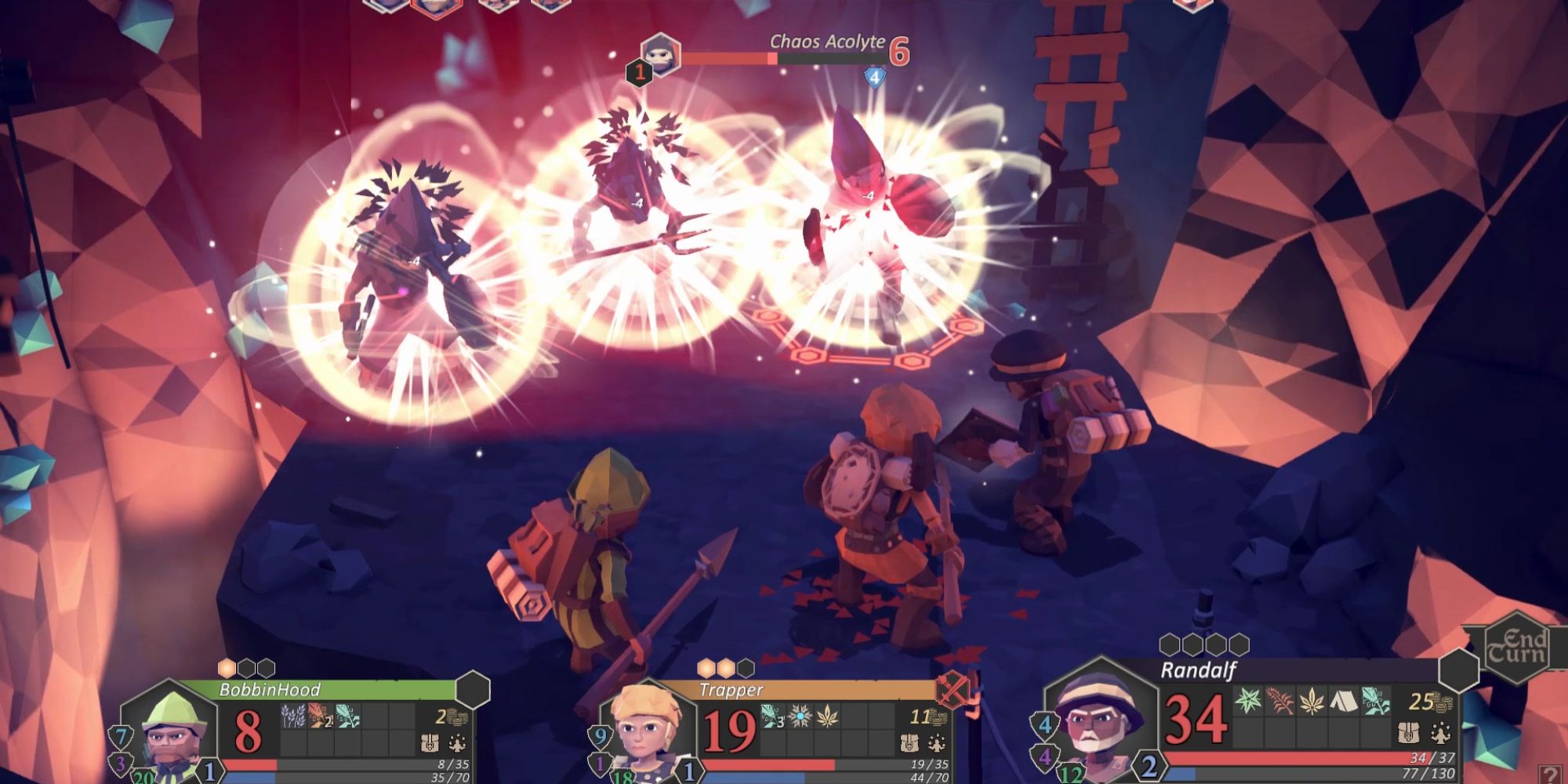
Task: Select the Trapper panel tab
Action: pos(733,689)
